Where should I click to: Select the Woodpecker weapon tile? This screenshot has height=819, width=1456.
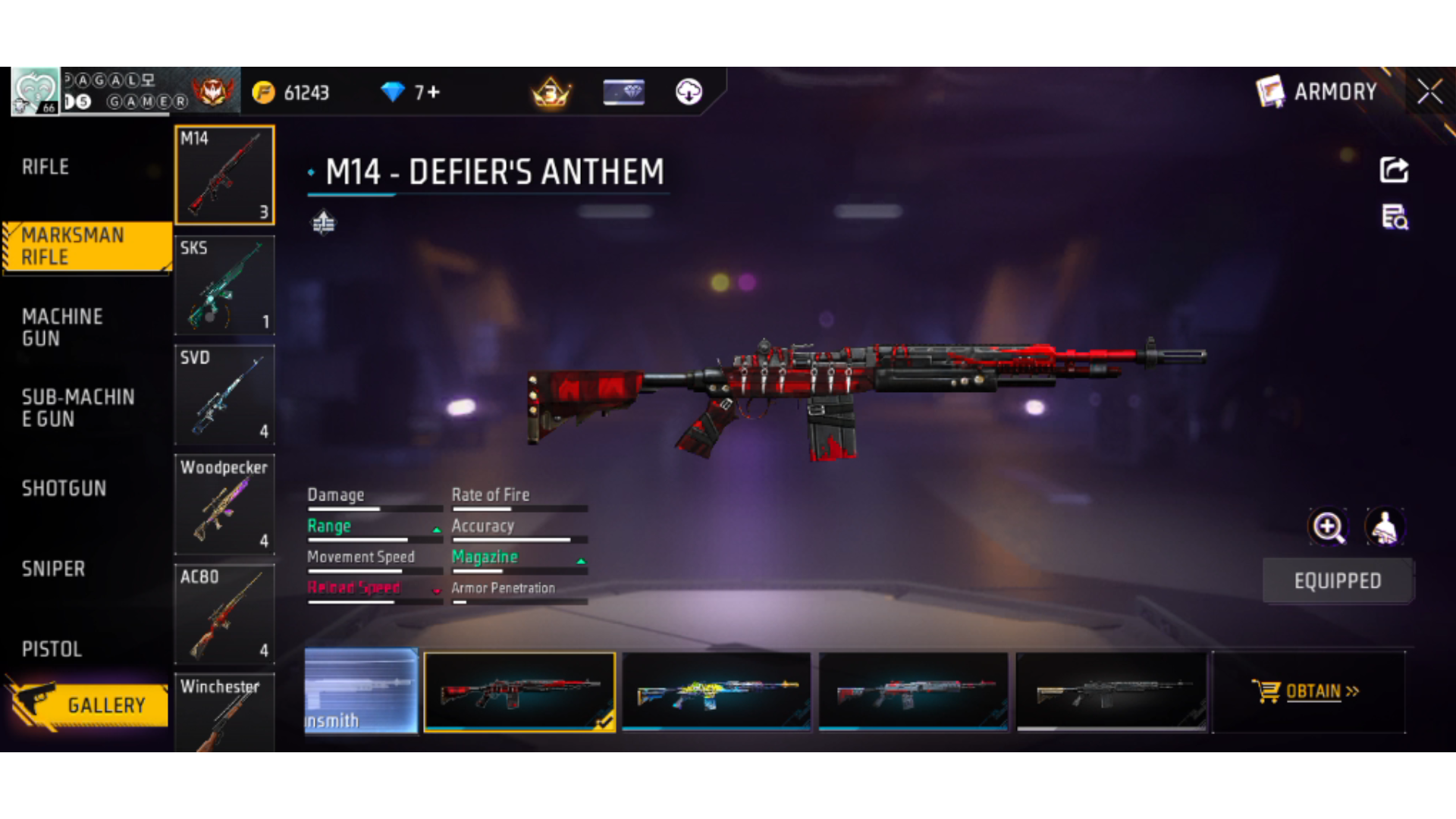[224, 505]
